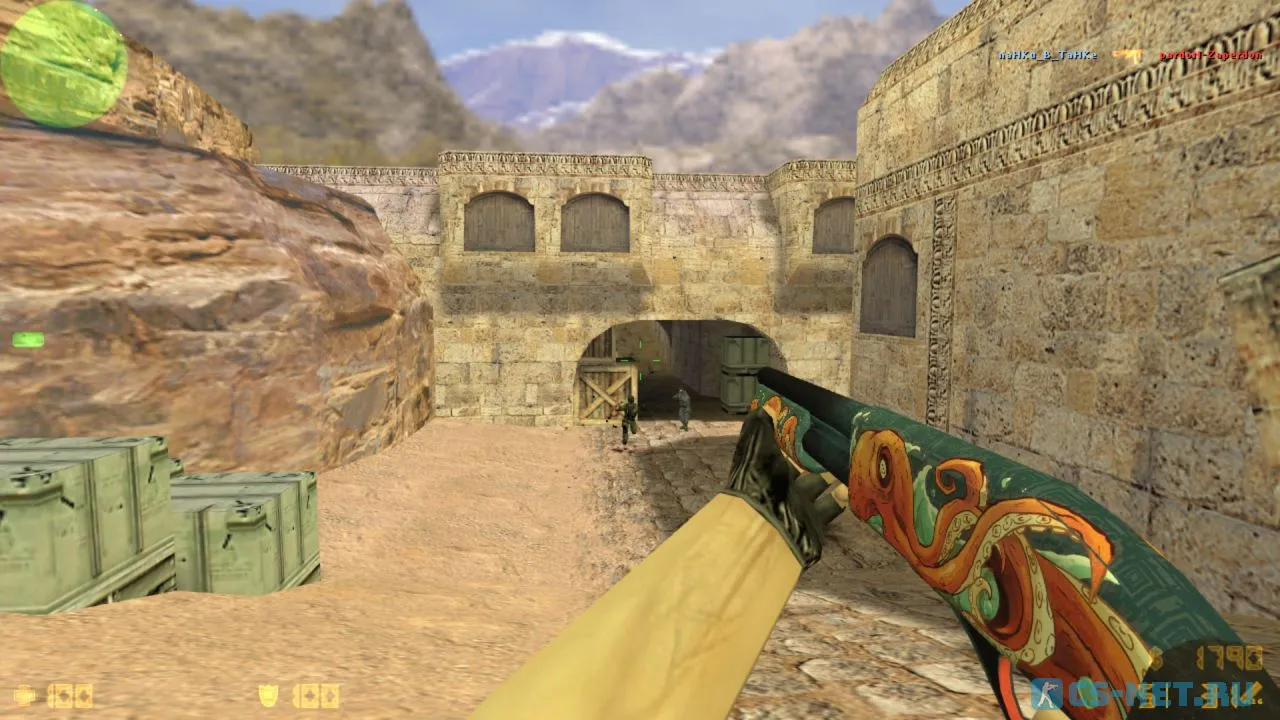Click the CS player silhouette icon in the watermark
The width and height of the screenshot is (1280, 720).
pos(1048,691)
